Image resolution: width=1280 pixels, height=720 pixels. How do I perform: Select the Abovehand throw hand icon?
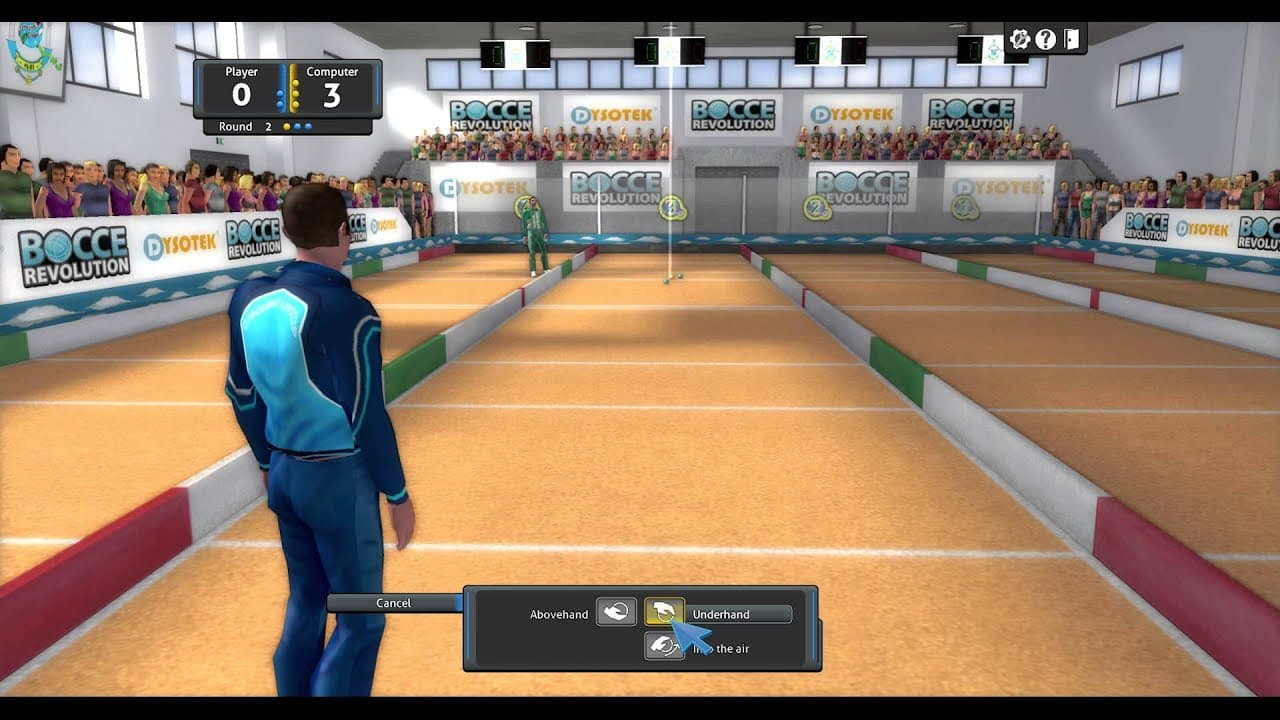[x=617, y=611]
